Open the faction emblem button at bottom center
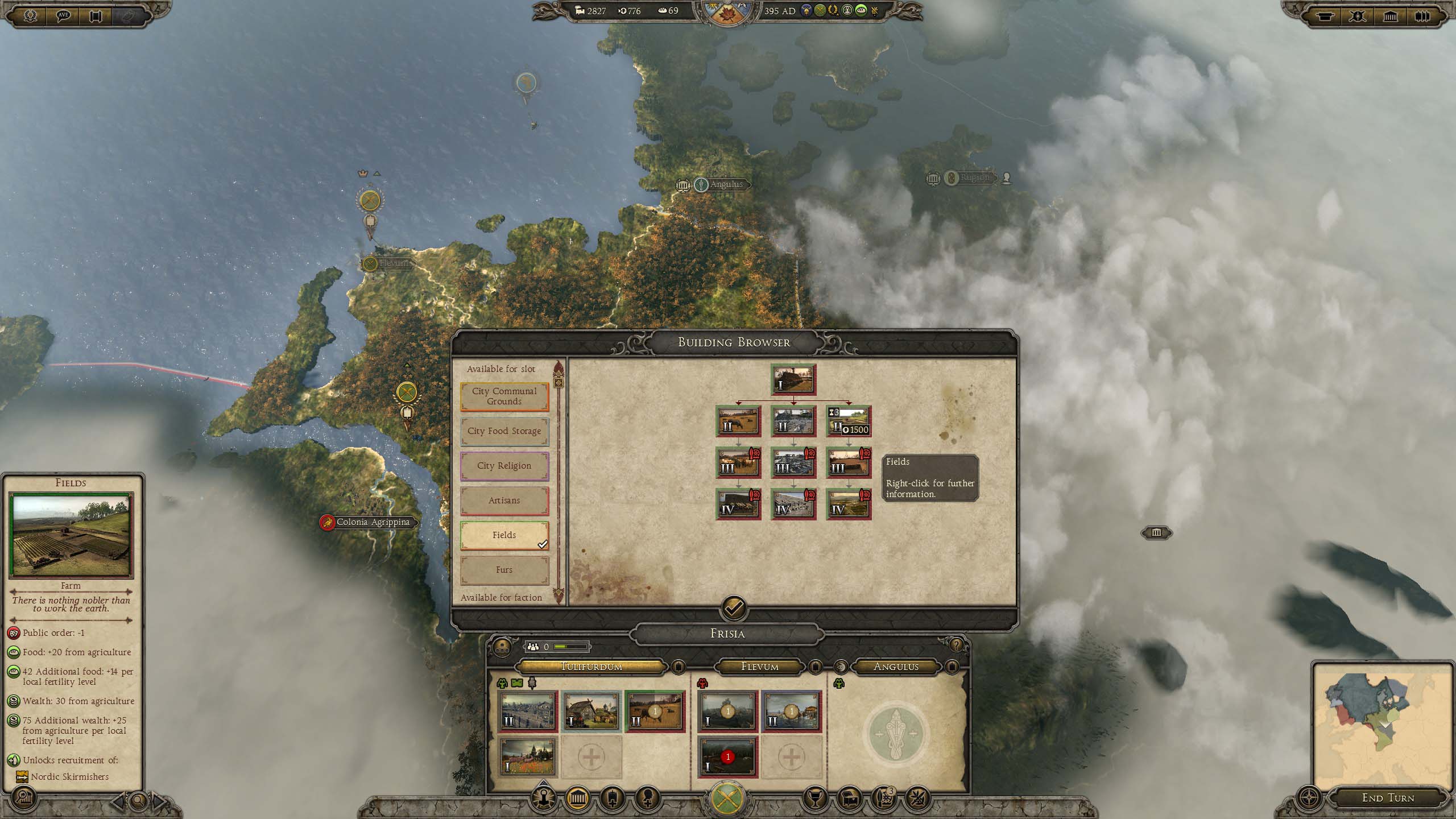Viewport: 1456px width, 819px height. point(727,799)
